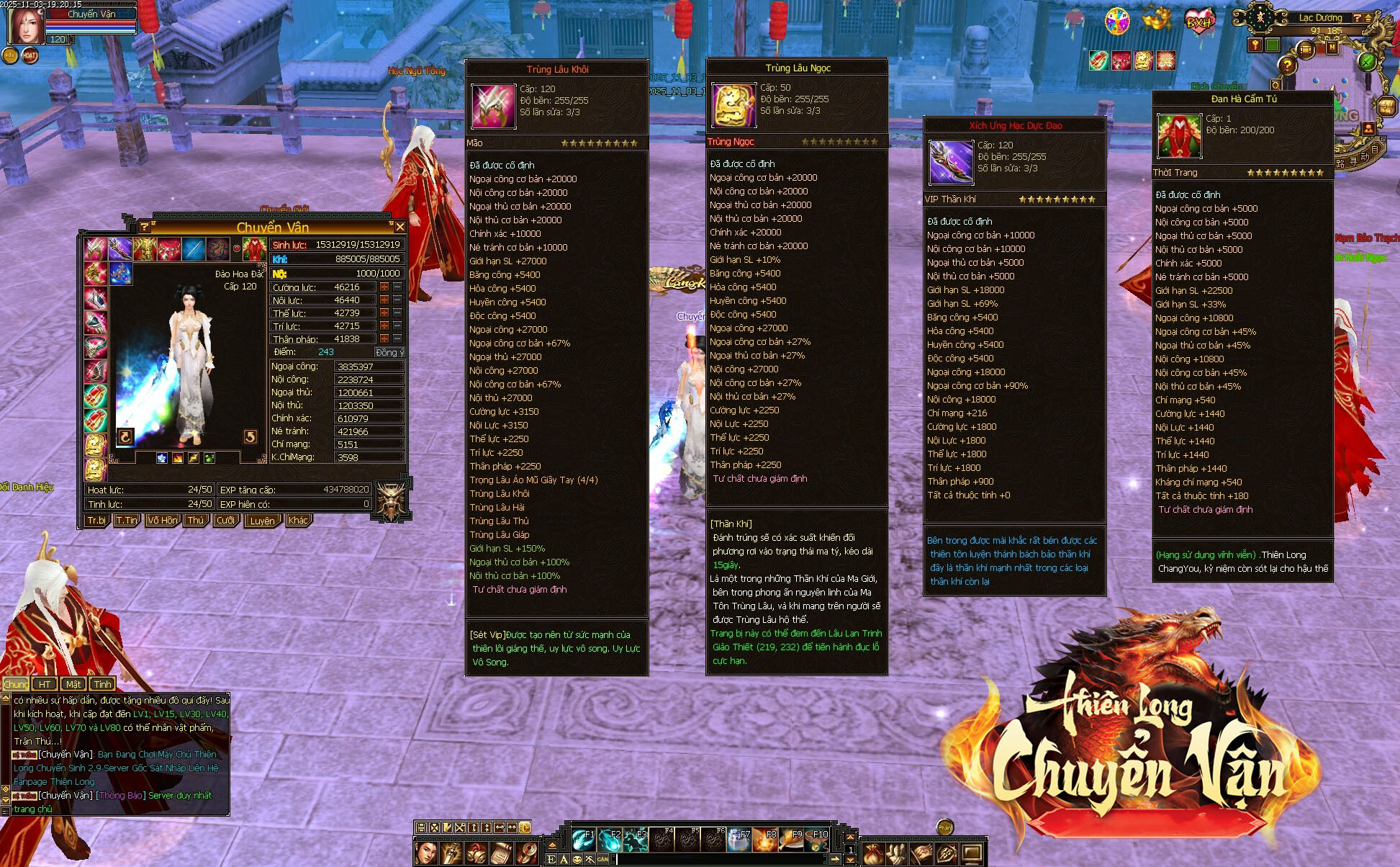Switch chat to the HT tab
Viewport: 1400px width, 867px height.
45,684
